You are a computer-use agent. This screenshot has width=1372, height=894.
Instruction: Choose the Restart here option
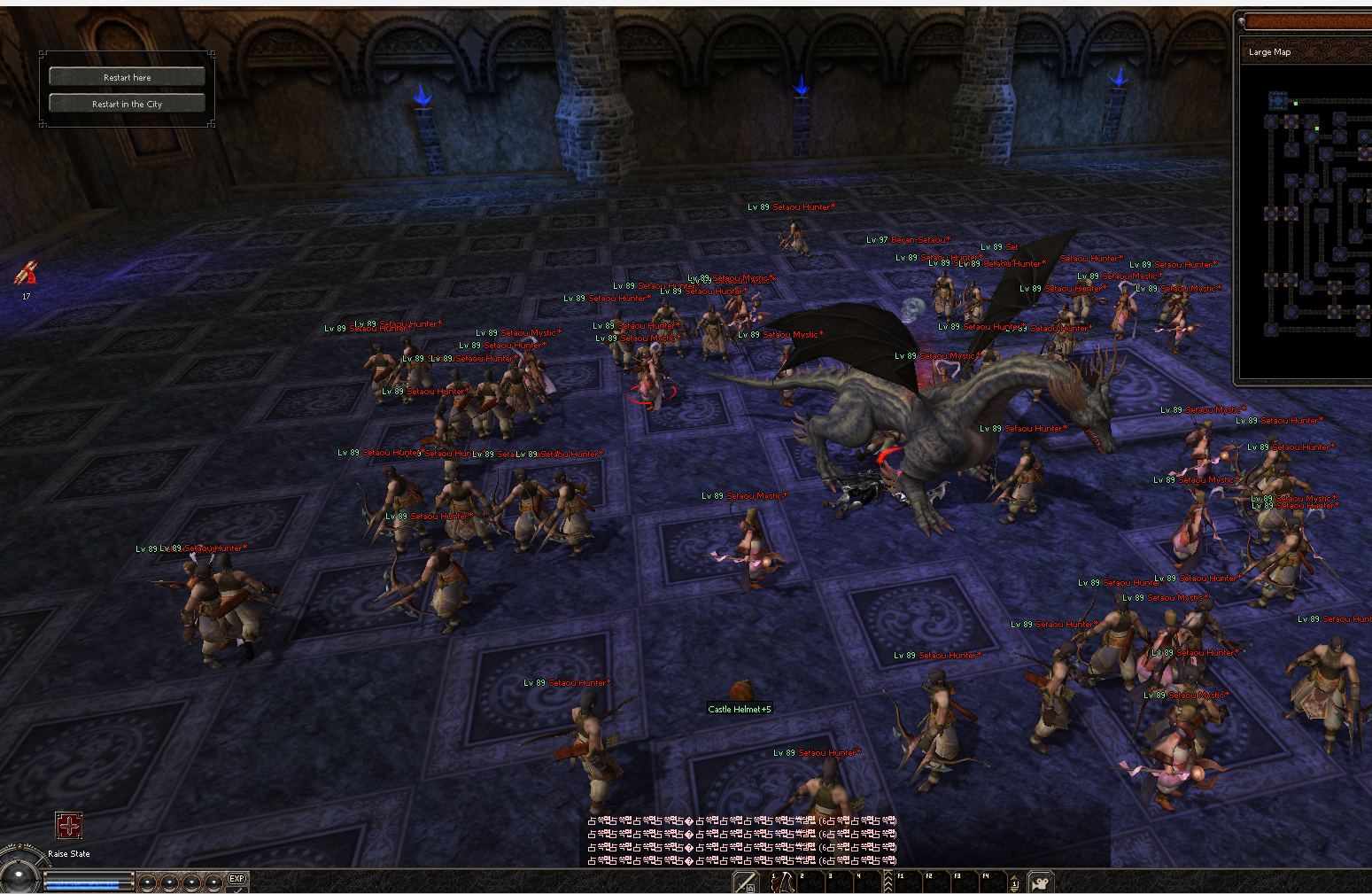pos(127,77)
